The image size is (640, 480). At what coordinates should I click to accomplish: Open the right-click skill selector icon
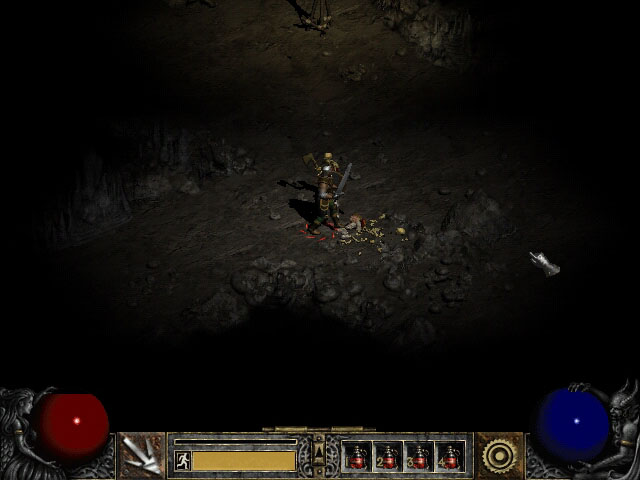click(497, 456)
